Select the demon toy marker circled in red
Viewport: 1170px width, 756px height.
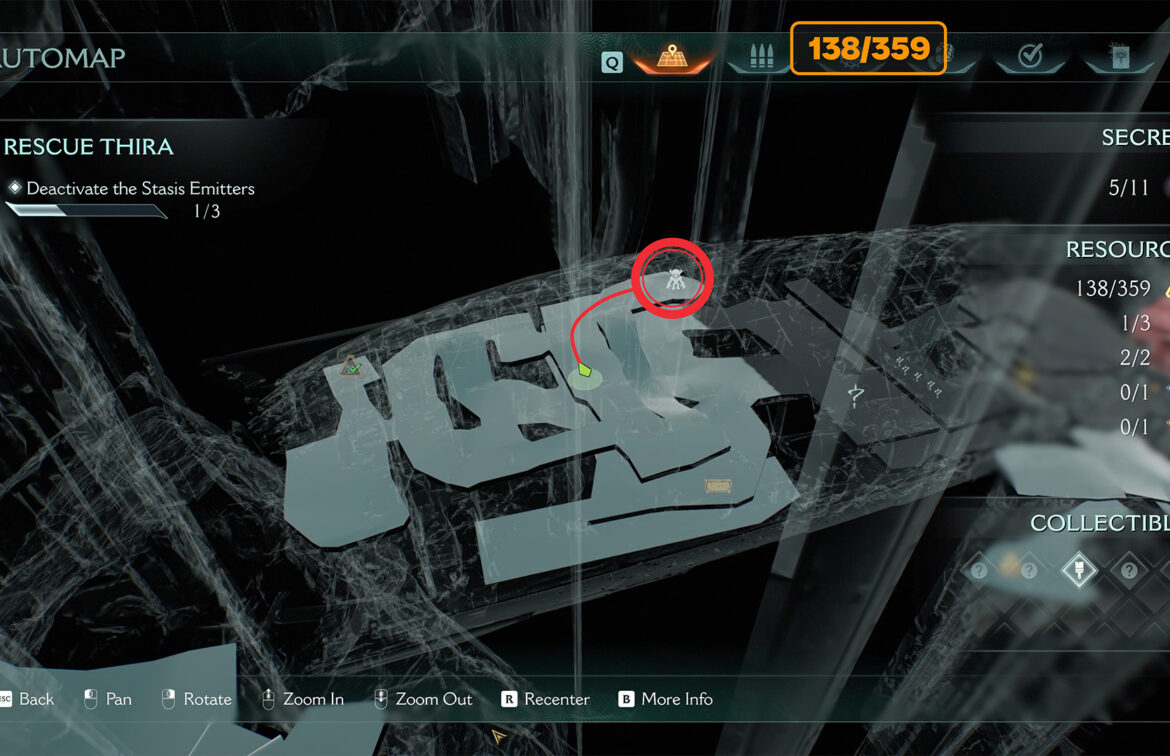click(677, 282)
